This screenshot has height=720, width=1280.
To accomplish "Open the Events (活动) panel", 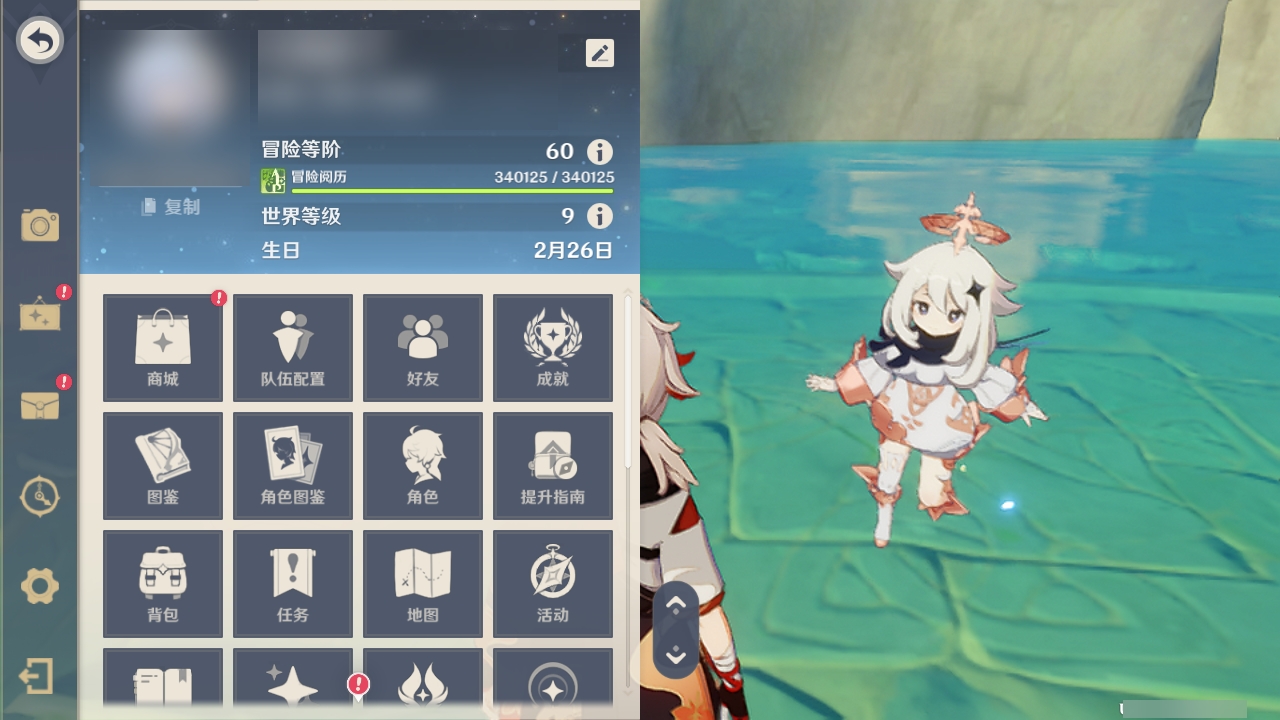I will point(553,583).
